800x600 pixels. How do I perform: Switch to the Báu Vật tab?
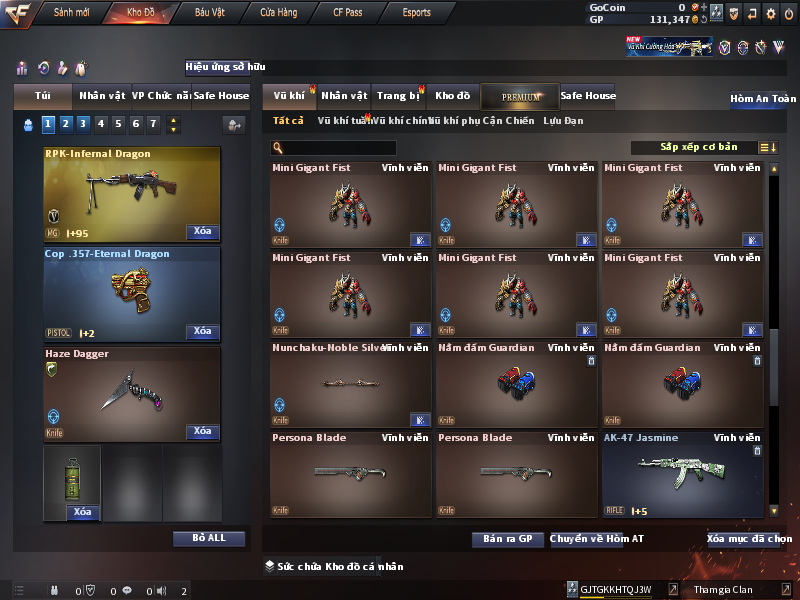click(x=210, y=13)
